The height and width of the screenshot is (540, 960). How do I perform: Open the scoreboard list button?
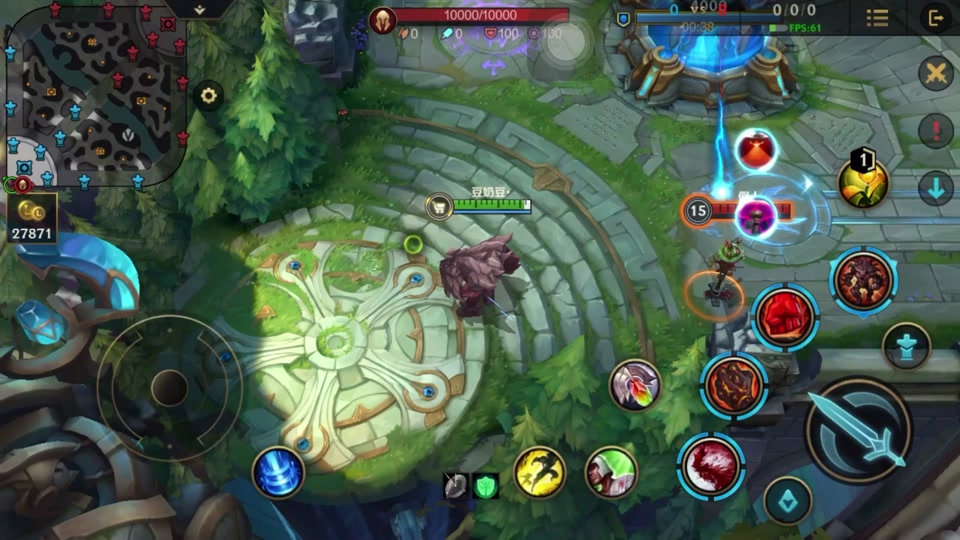point(877,18)
